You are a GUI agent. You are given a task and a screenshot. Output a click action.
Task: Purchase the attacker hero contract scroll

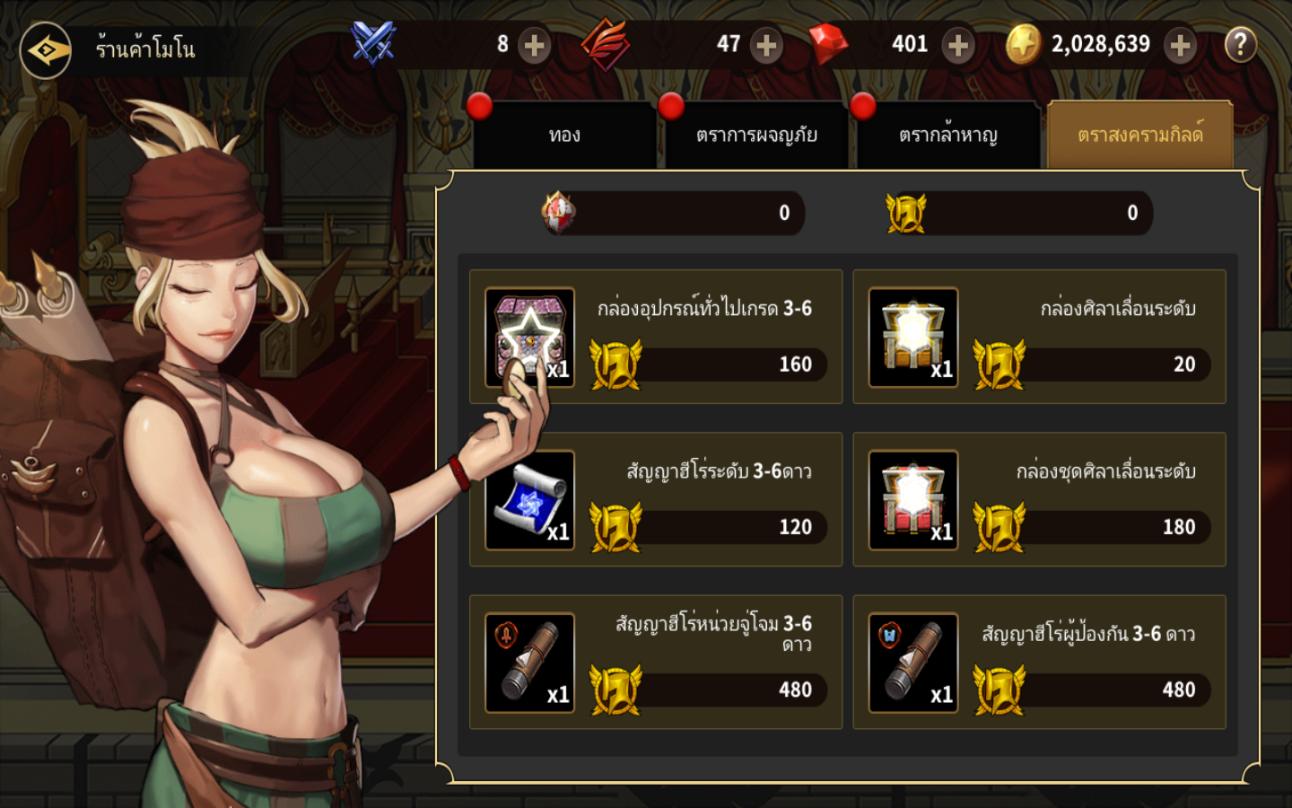click(x=656, y=662)
